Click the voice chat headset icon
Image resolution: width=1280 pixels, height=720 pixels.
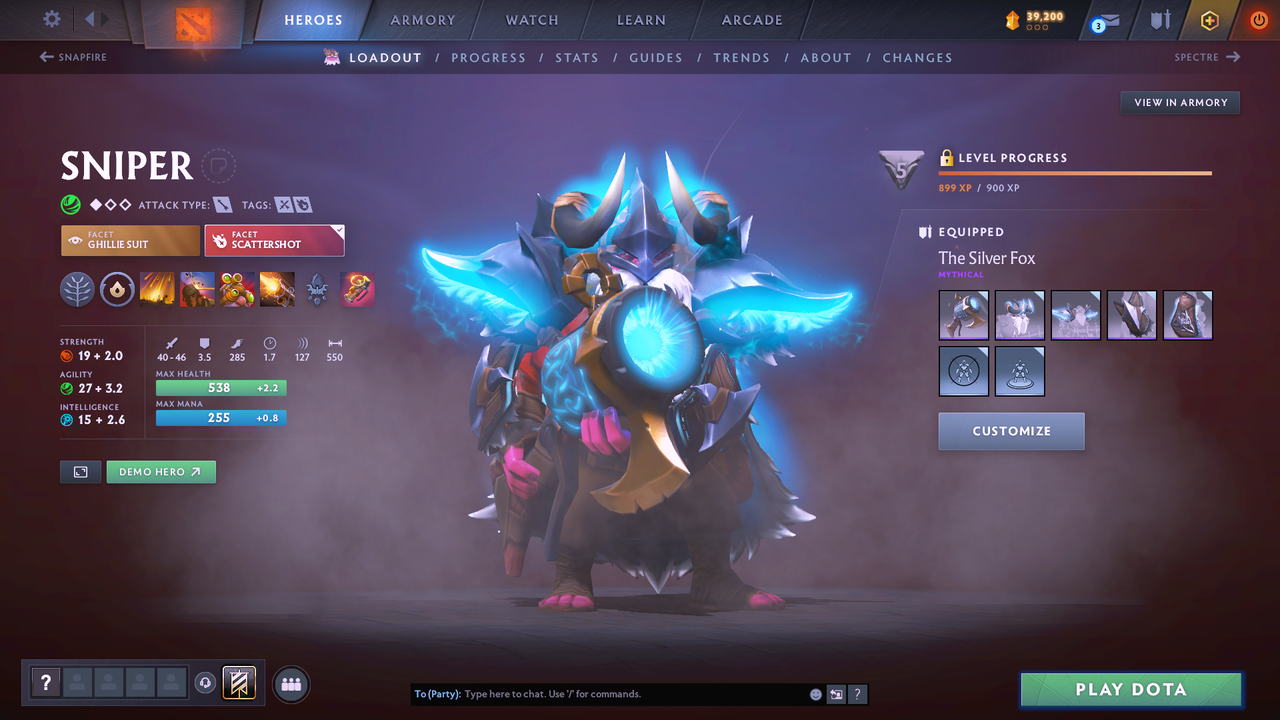tap(206, 683)
